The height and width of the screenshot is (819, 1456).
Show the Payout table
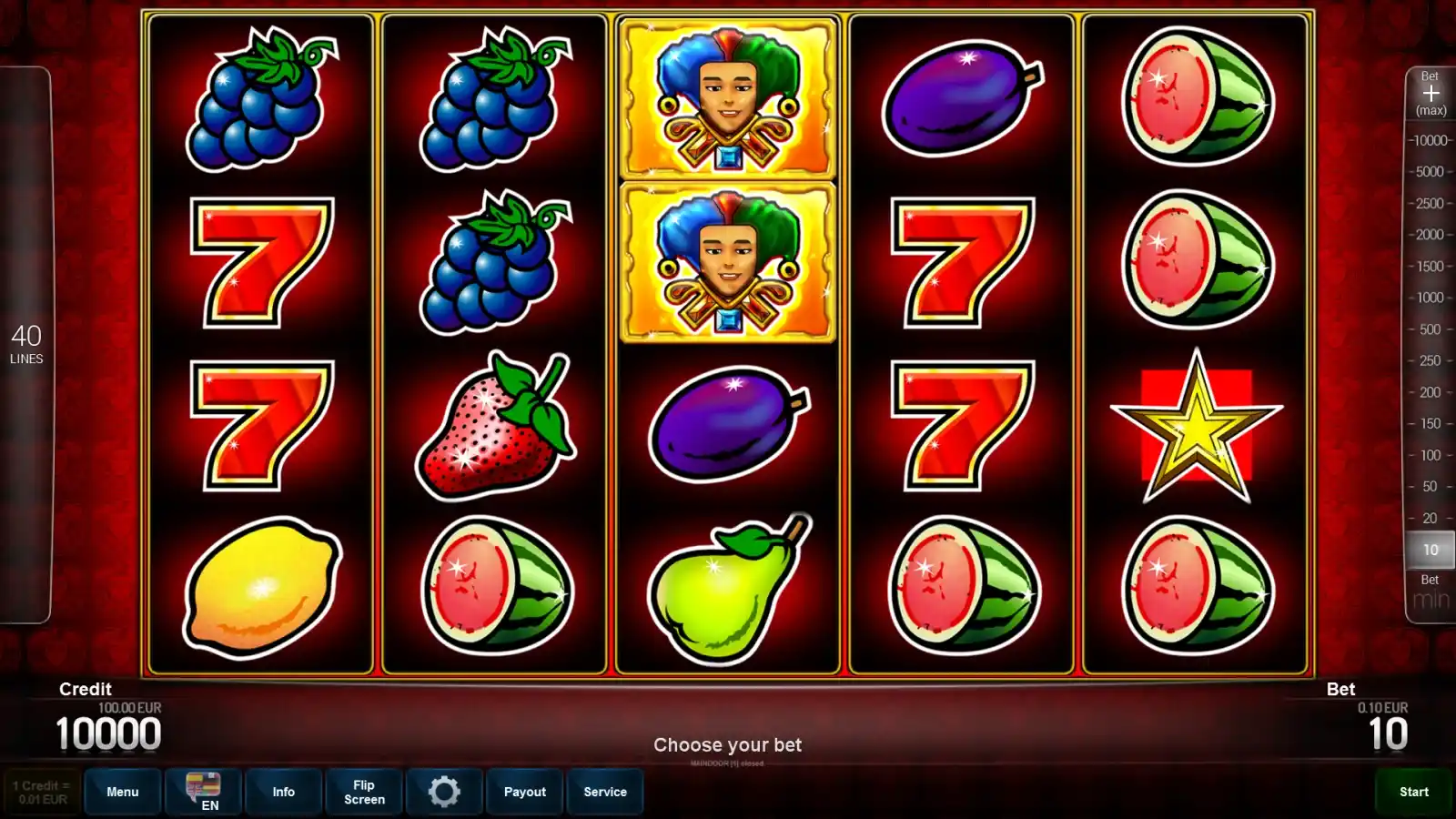(x=525, y=792)
